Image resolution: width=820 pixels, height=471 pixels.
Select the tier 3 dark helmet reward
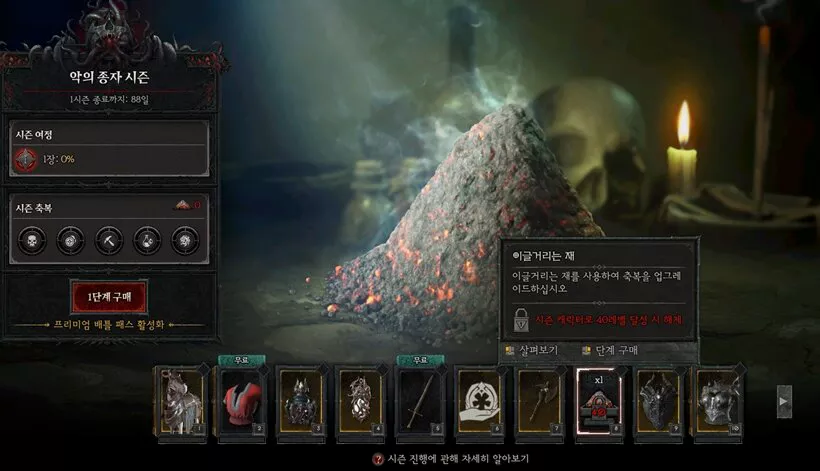pyautogui.click(x=301, y=403)
